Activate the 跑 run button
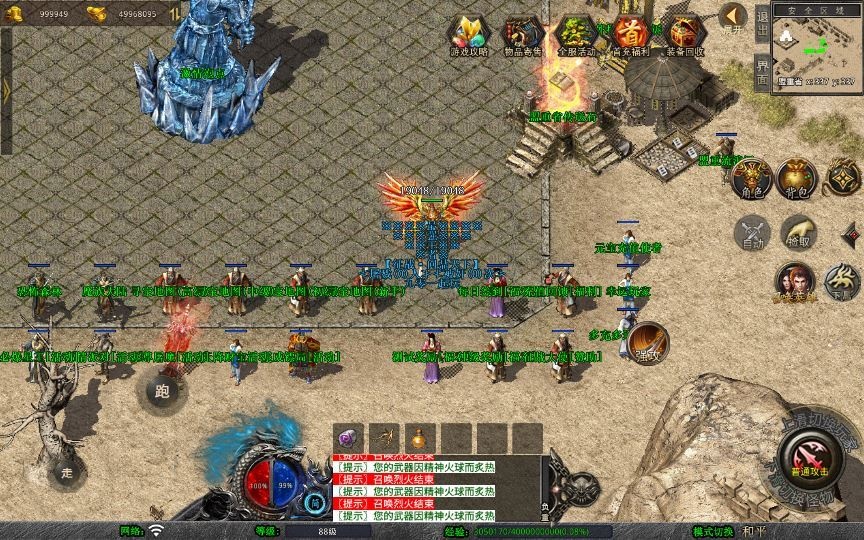 [162, 391]
